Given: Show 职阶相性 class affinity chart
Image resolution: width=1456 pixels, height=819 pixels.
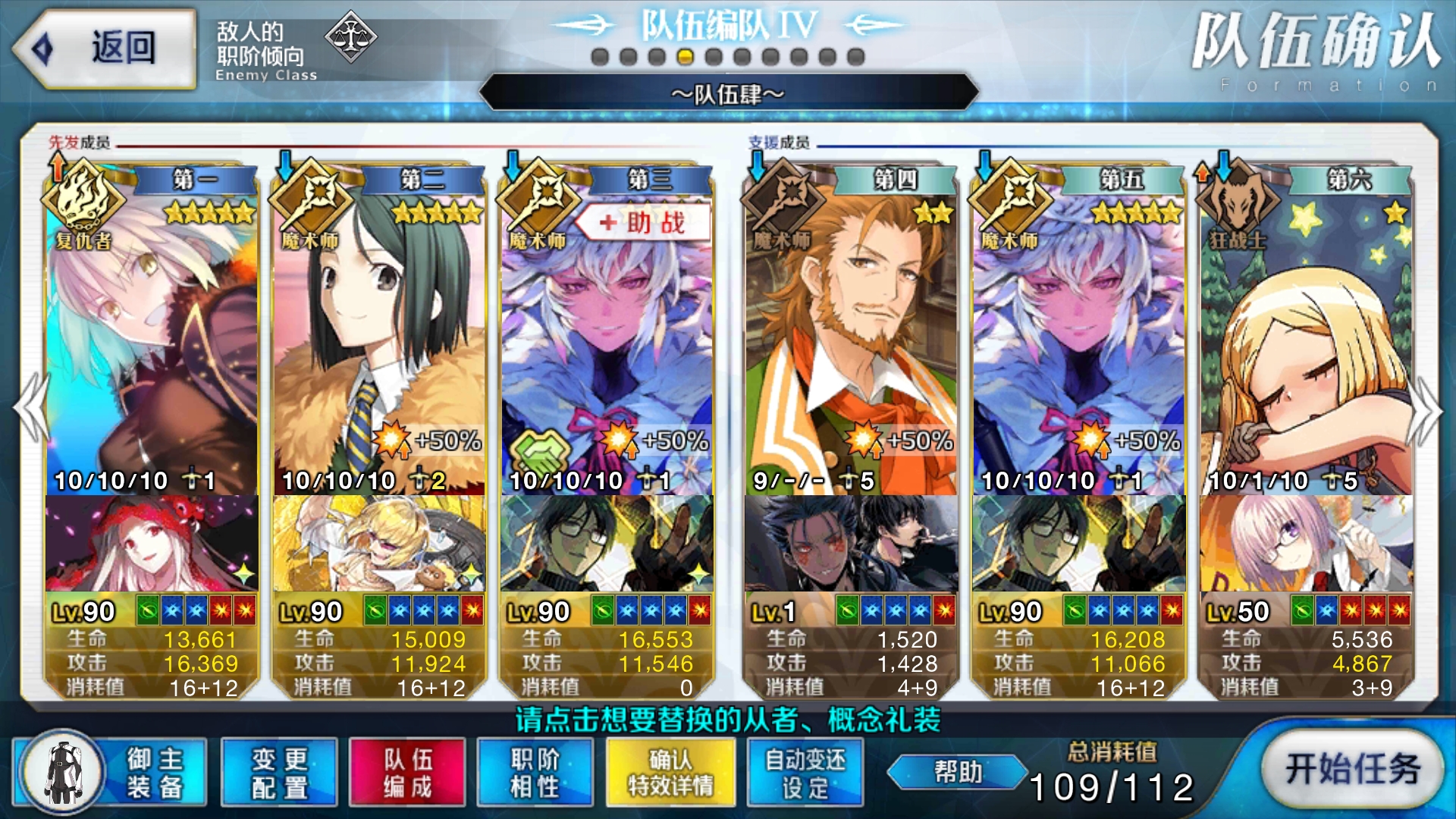Looking at the screenshot, I should (535, 772).
